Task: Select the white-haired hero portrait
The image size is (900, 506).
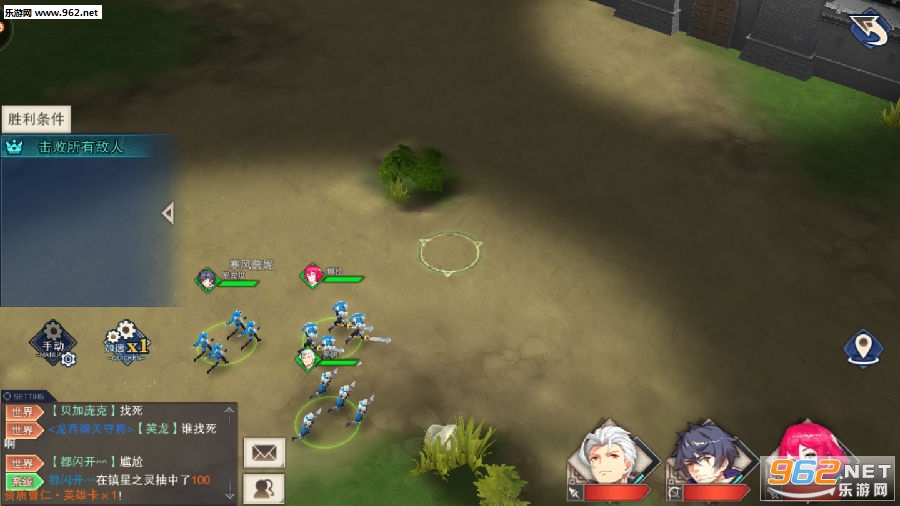Action: point(614,460)
